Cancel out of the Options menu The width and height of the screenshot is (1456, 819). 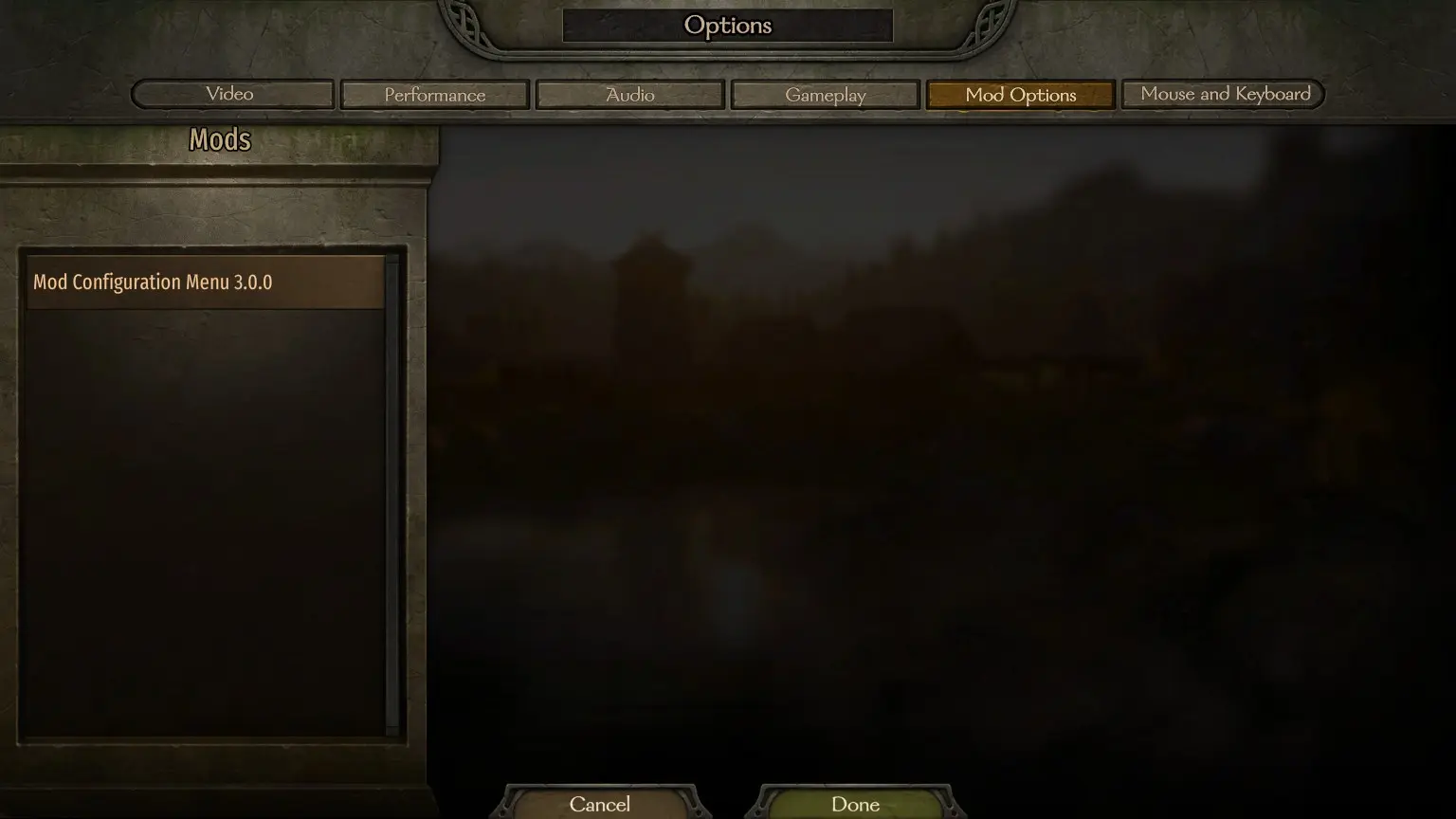[600, 804]
